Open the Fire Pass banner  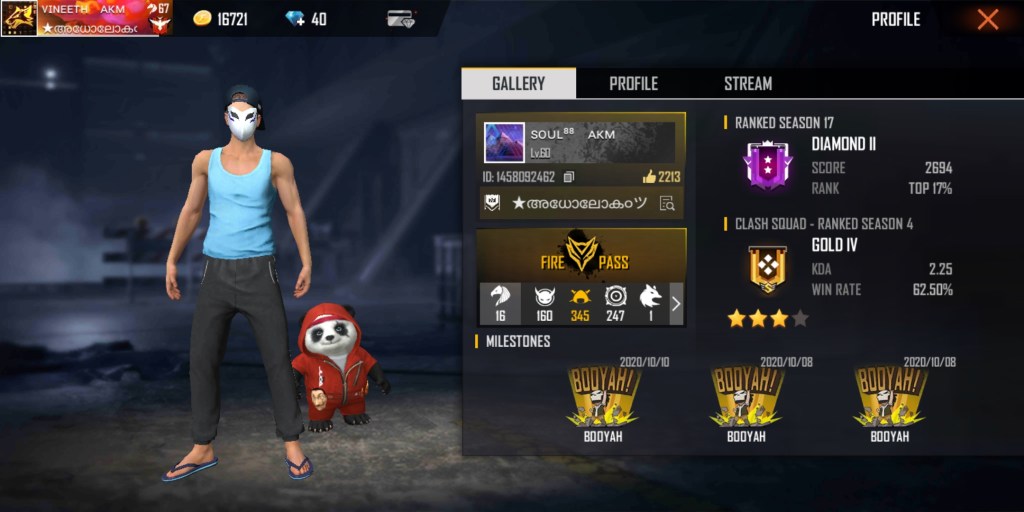tap(581, 255)
